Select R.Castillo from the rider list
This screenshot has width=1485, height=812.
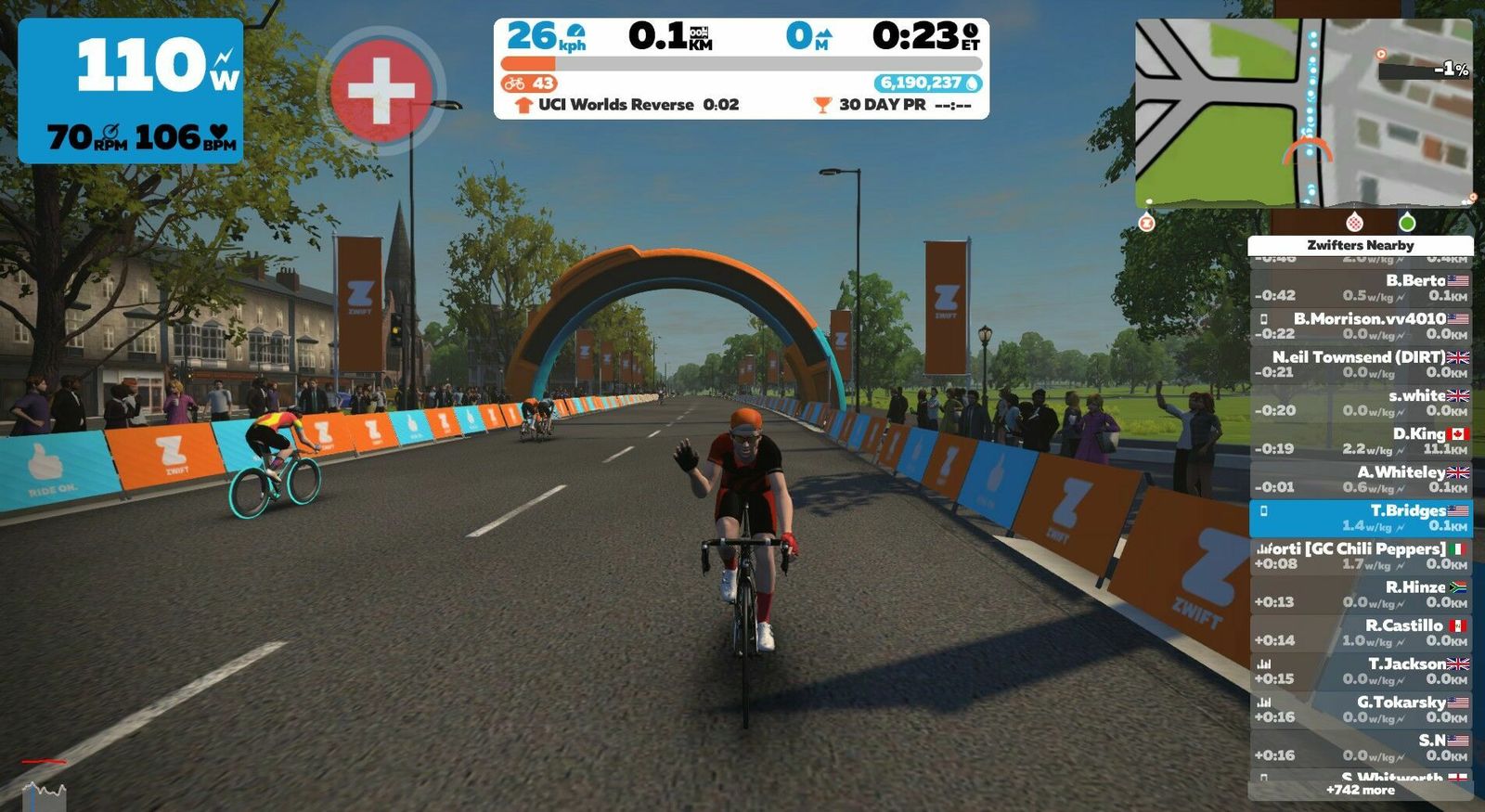coord(1360,633)
